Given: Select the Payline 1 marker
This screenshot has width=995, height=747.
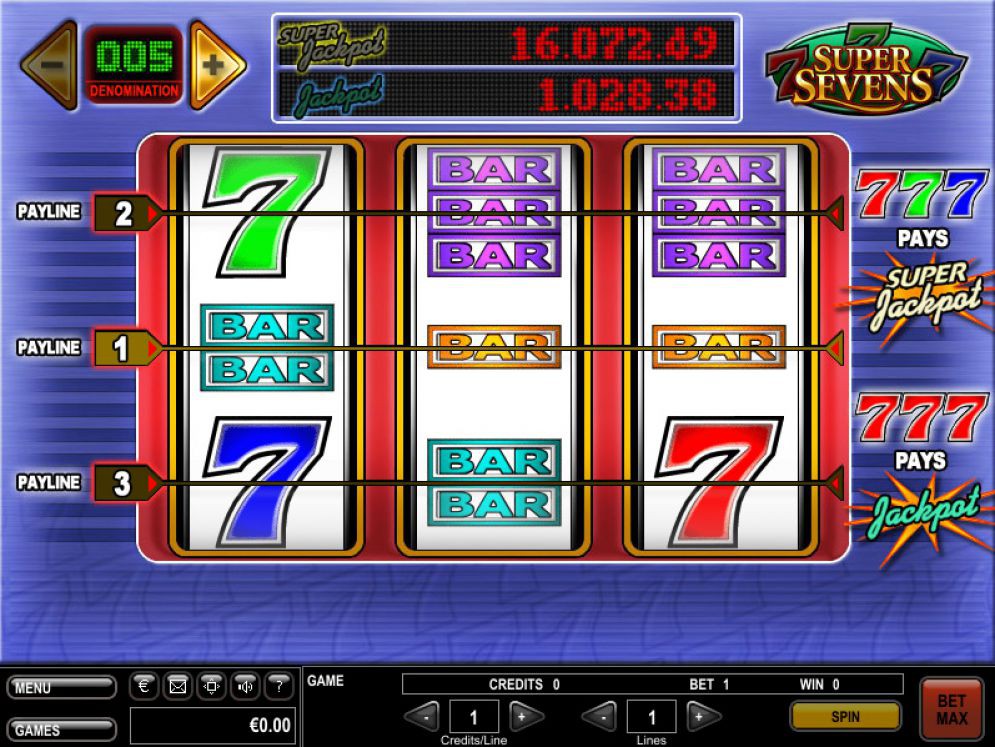Looking at the screenshot, I should [x=123, y=348].
